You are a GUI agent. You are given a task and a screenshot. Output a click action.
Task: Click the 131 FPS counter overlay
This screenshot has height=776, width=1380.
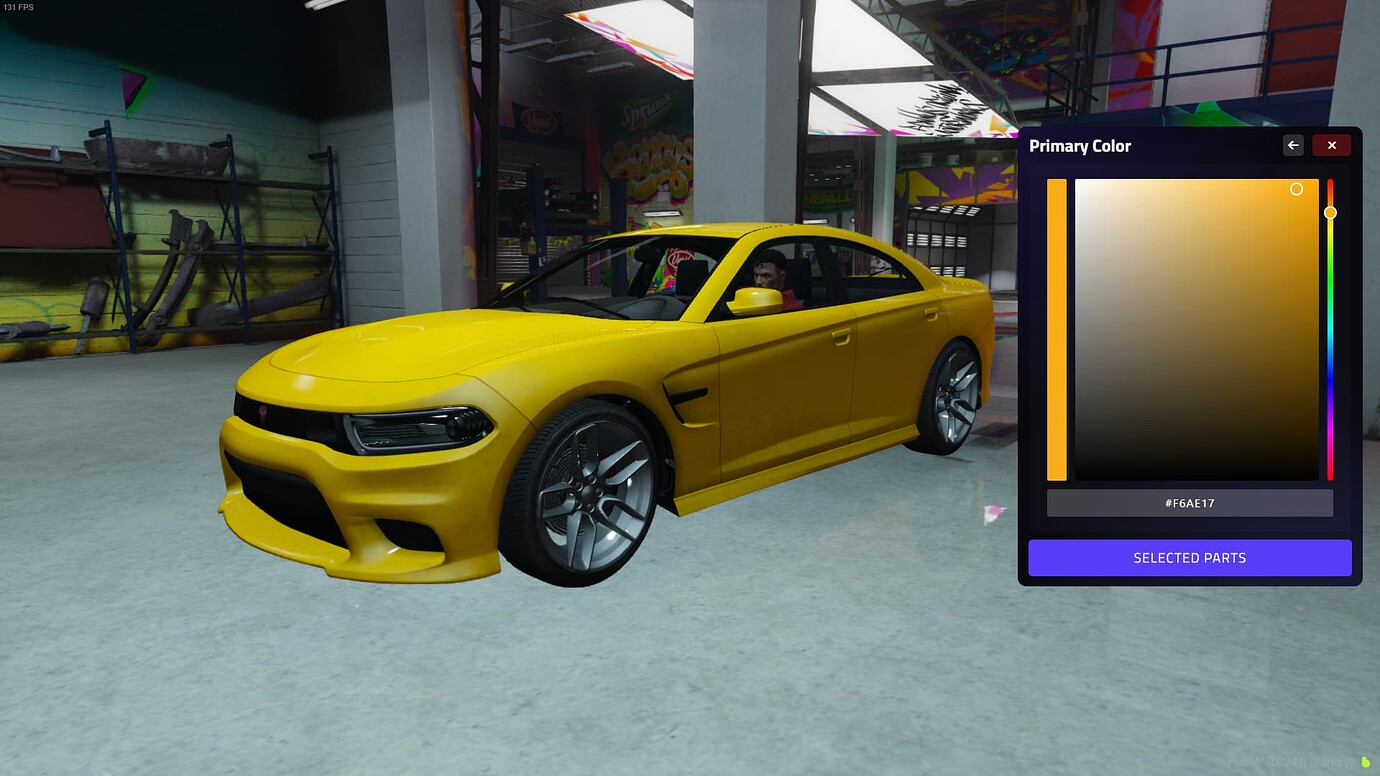(20, 6)
